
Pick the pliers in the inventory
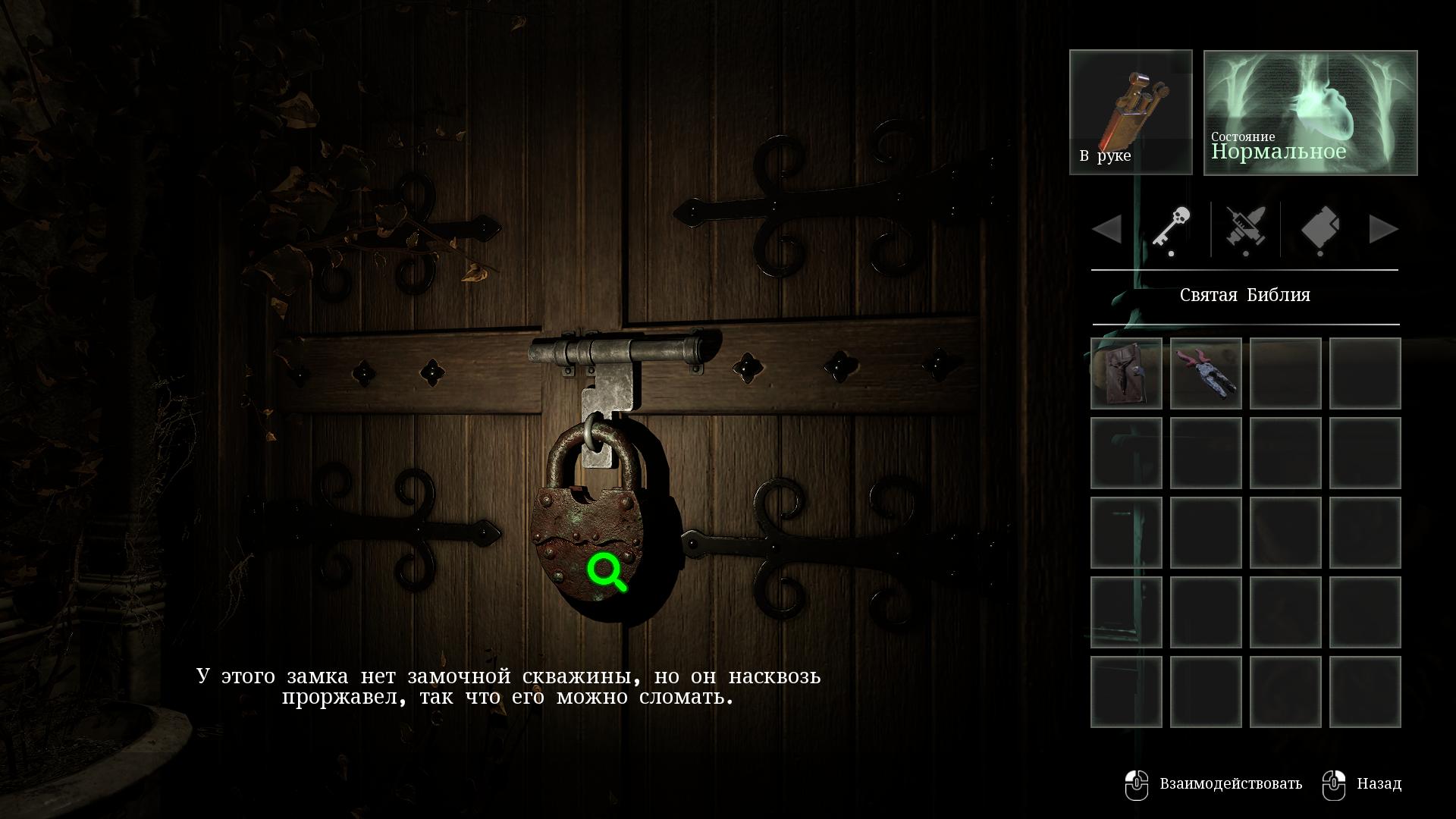[1206, 374]
